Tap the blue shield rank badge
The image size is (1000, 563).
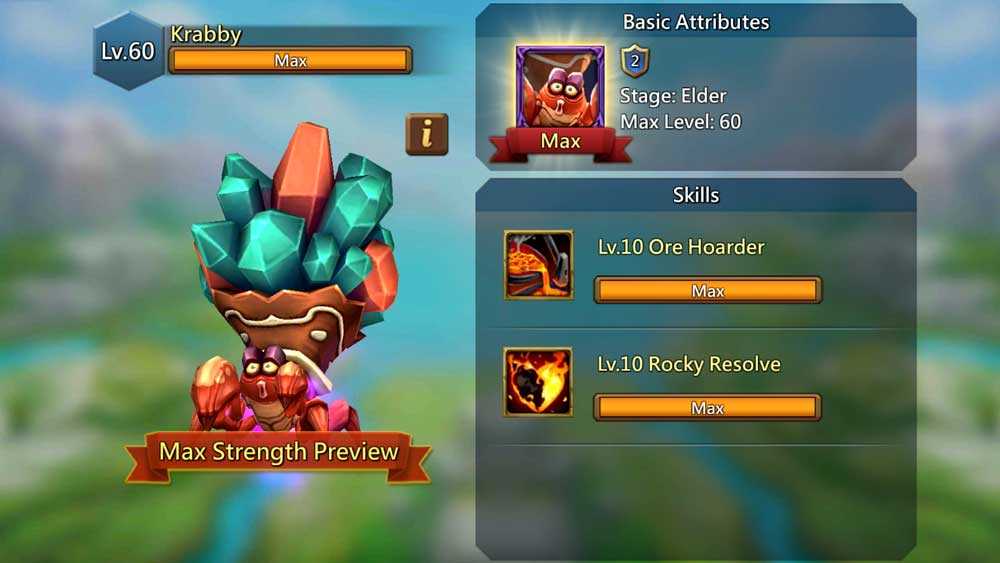(635, 61)
